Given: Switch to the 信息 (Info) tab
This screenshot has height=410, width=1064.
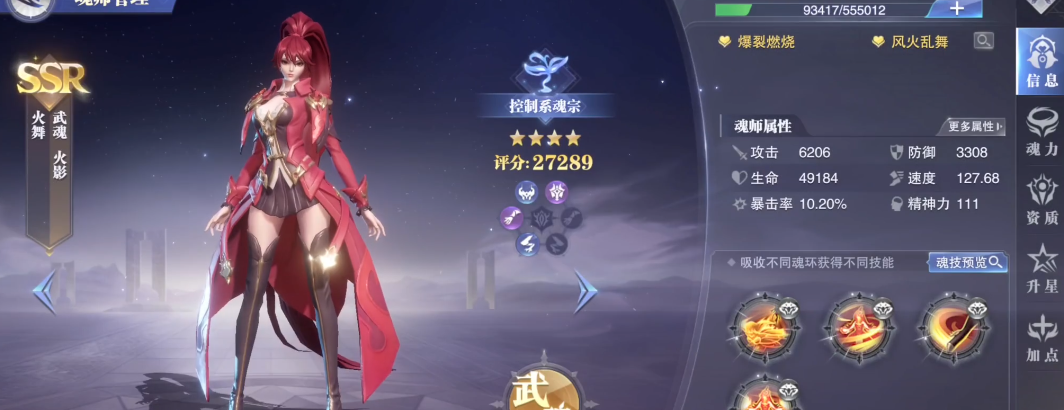Looking at the screenshot, I should pos(1040,60).
